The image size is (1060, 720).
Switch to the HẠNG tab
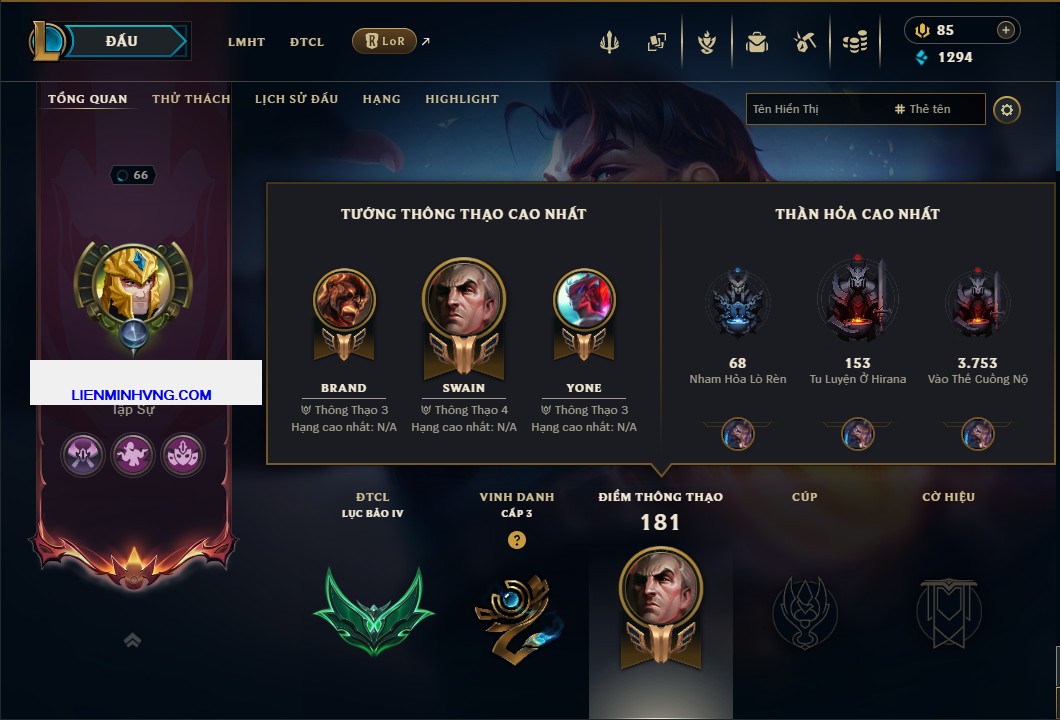tap(381, 99)
